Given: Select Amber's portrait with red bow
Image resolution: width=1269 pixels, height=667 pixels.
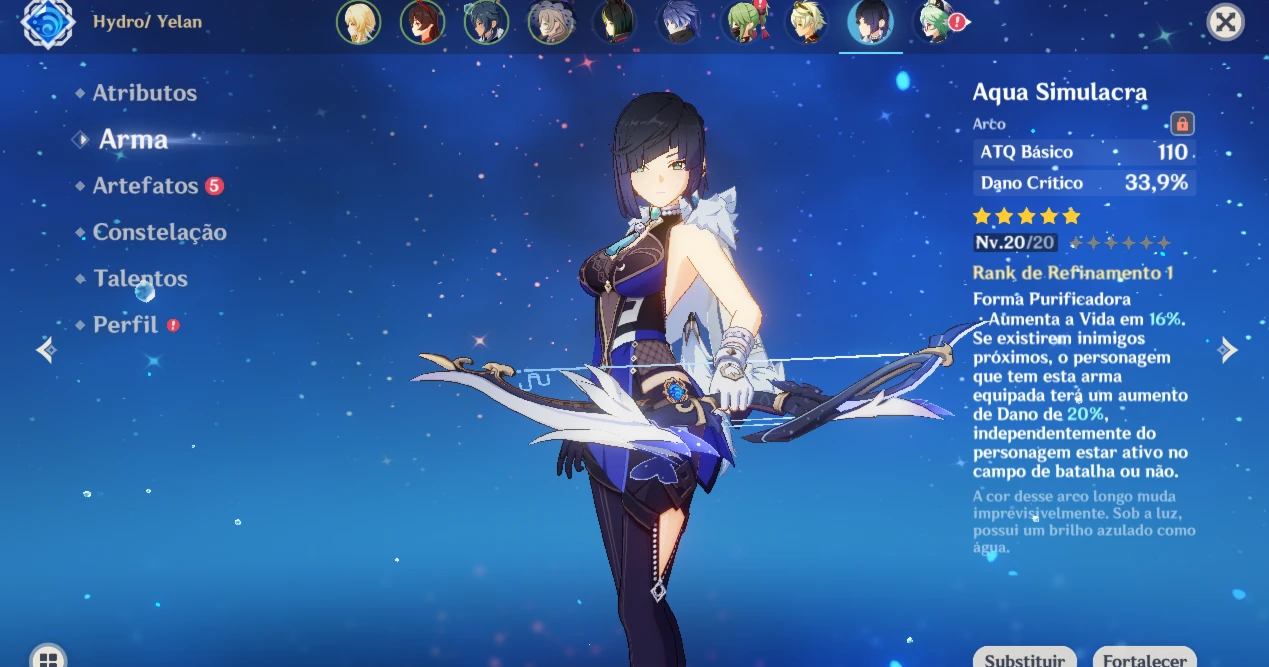Looking at the screenshot, I should click(x=422, y=22).
